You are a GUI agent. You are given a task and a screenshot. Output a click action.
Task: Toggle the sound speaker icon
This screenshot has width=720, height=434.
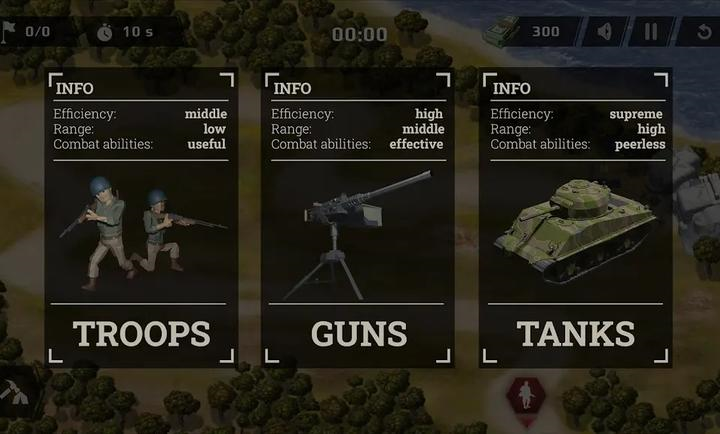pyautogui.click(x=605, y=31)
